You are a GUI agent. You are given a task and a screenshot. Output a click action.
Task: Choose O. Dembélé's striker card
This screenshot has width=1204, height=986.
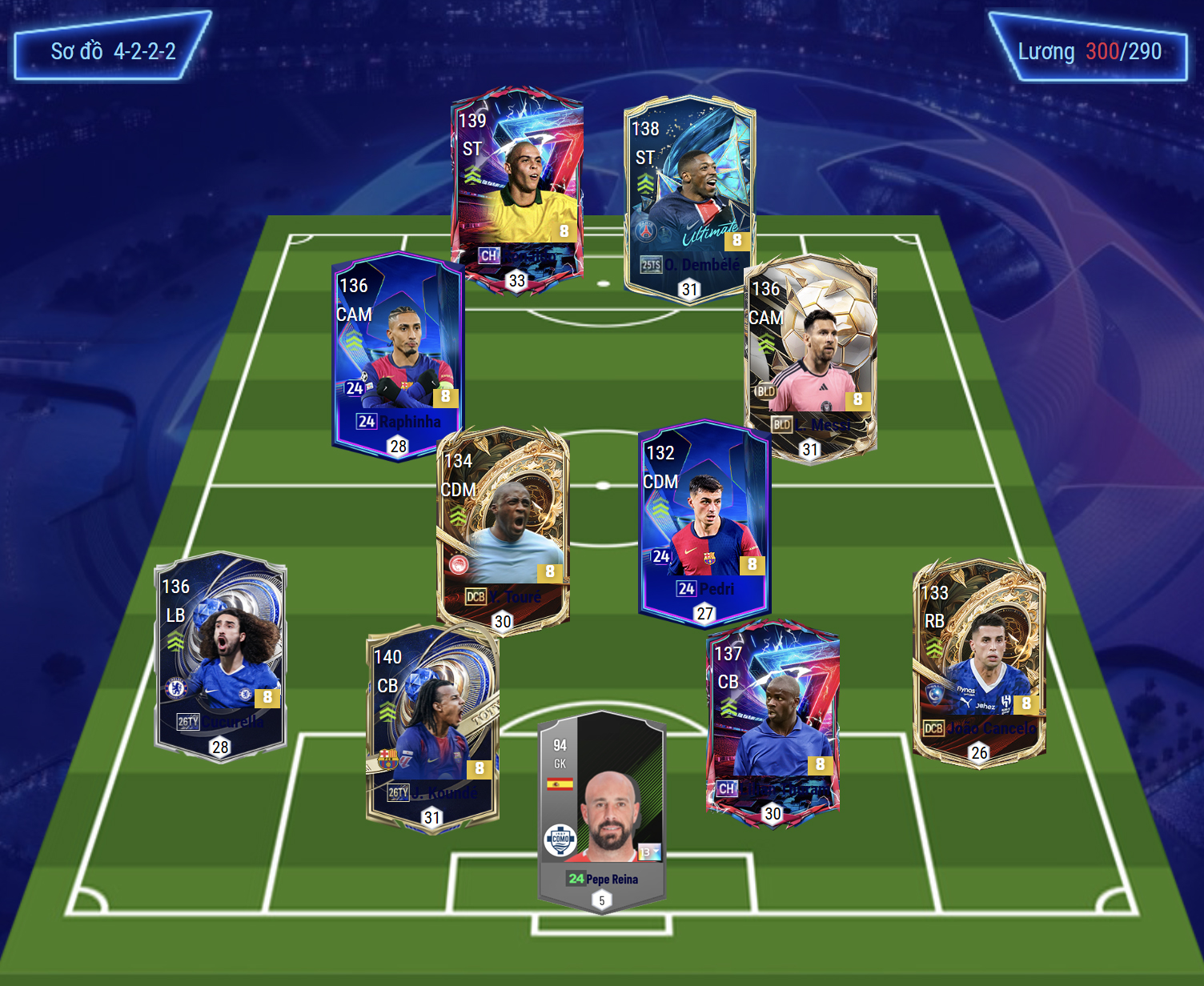click(x=689, y=196)
